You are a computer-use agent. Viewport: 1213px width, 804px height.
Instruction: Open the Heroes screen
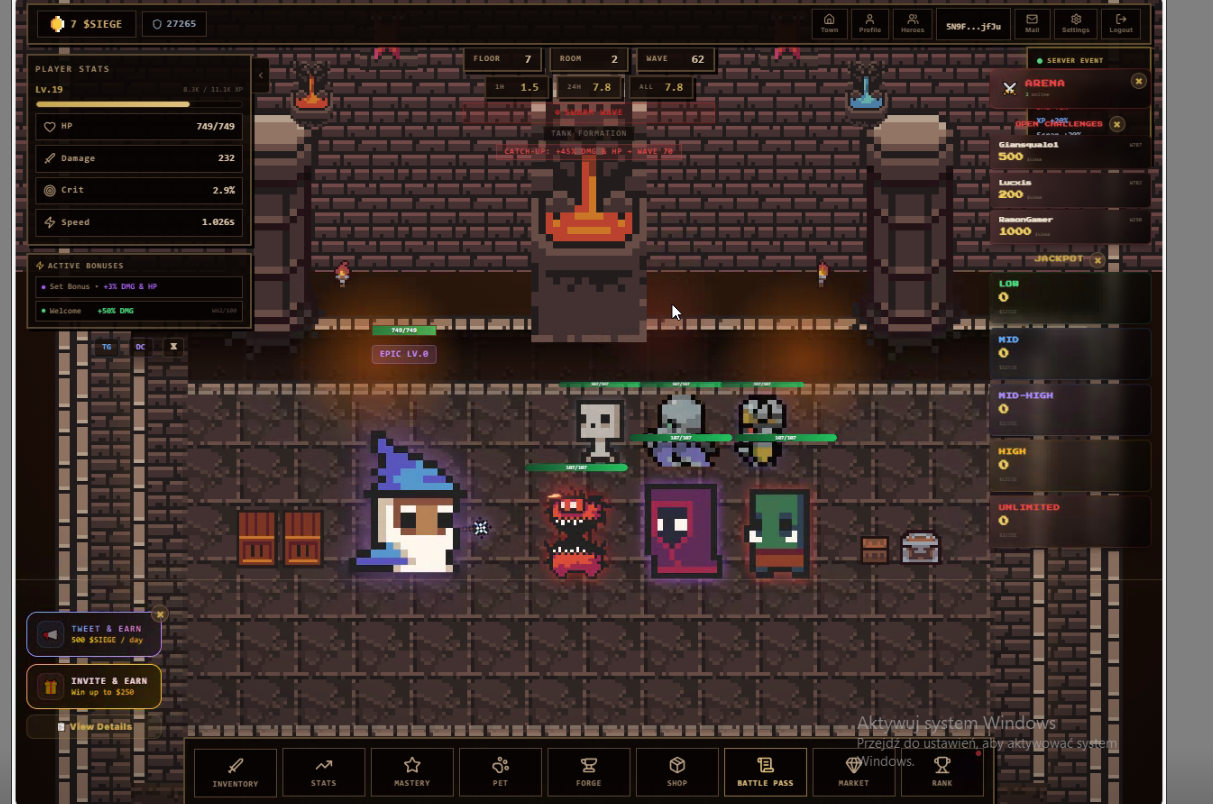(912, 23)
